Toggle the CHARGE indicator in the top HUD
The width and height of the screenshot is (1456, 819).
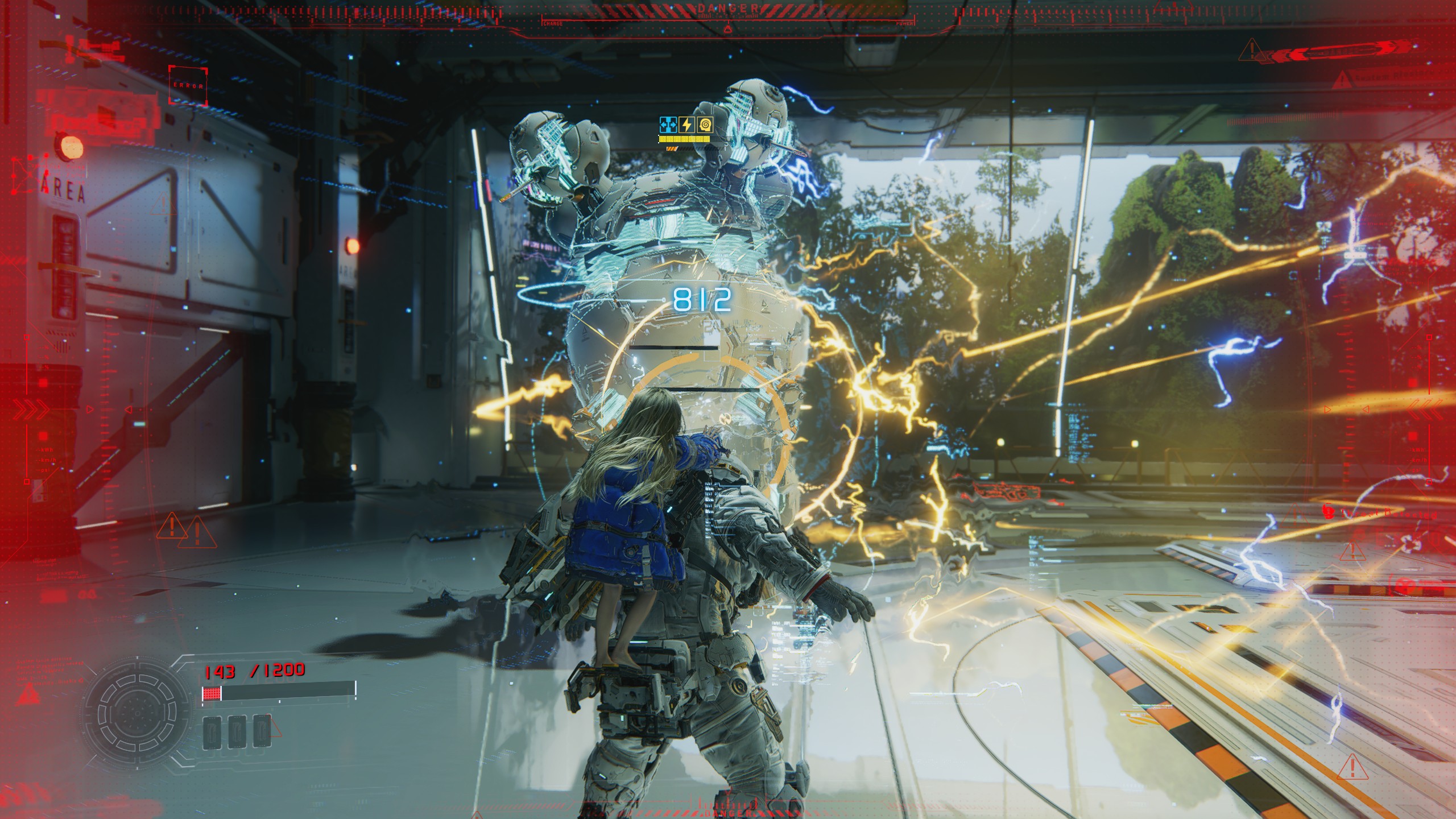tap(553, 23)
